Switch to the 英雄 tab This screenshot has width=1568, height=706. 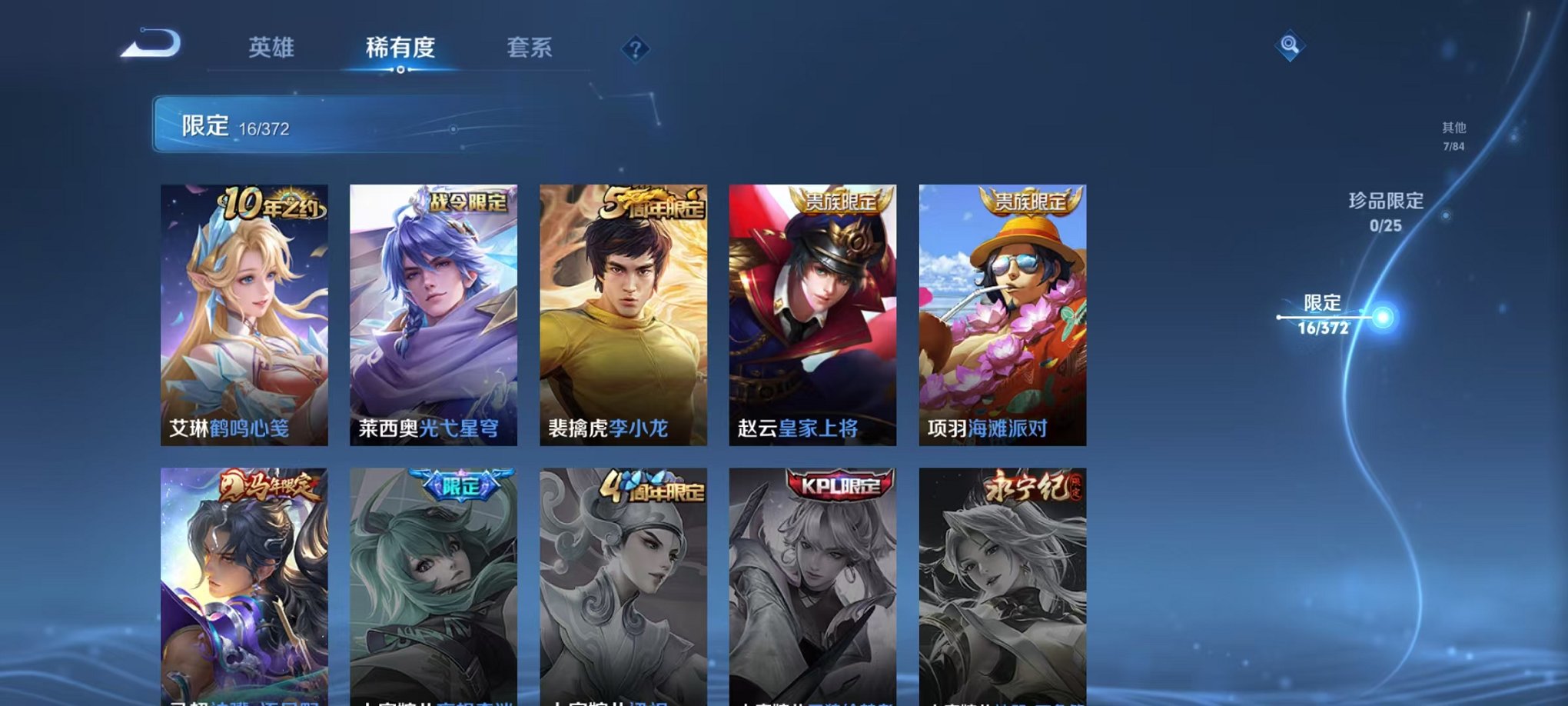pos(271,46)
